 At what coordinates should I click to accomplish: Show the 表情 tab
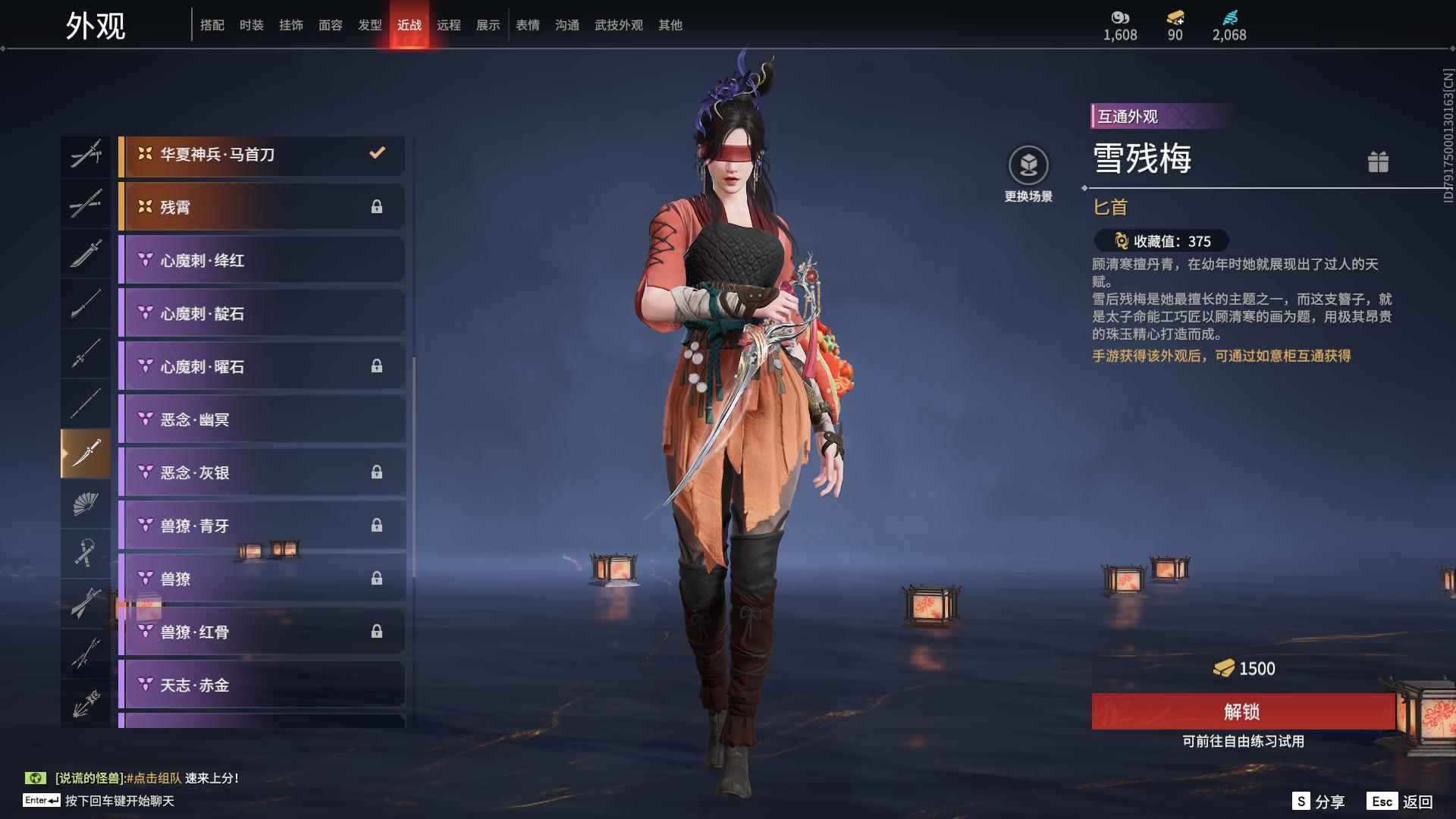527,25
